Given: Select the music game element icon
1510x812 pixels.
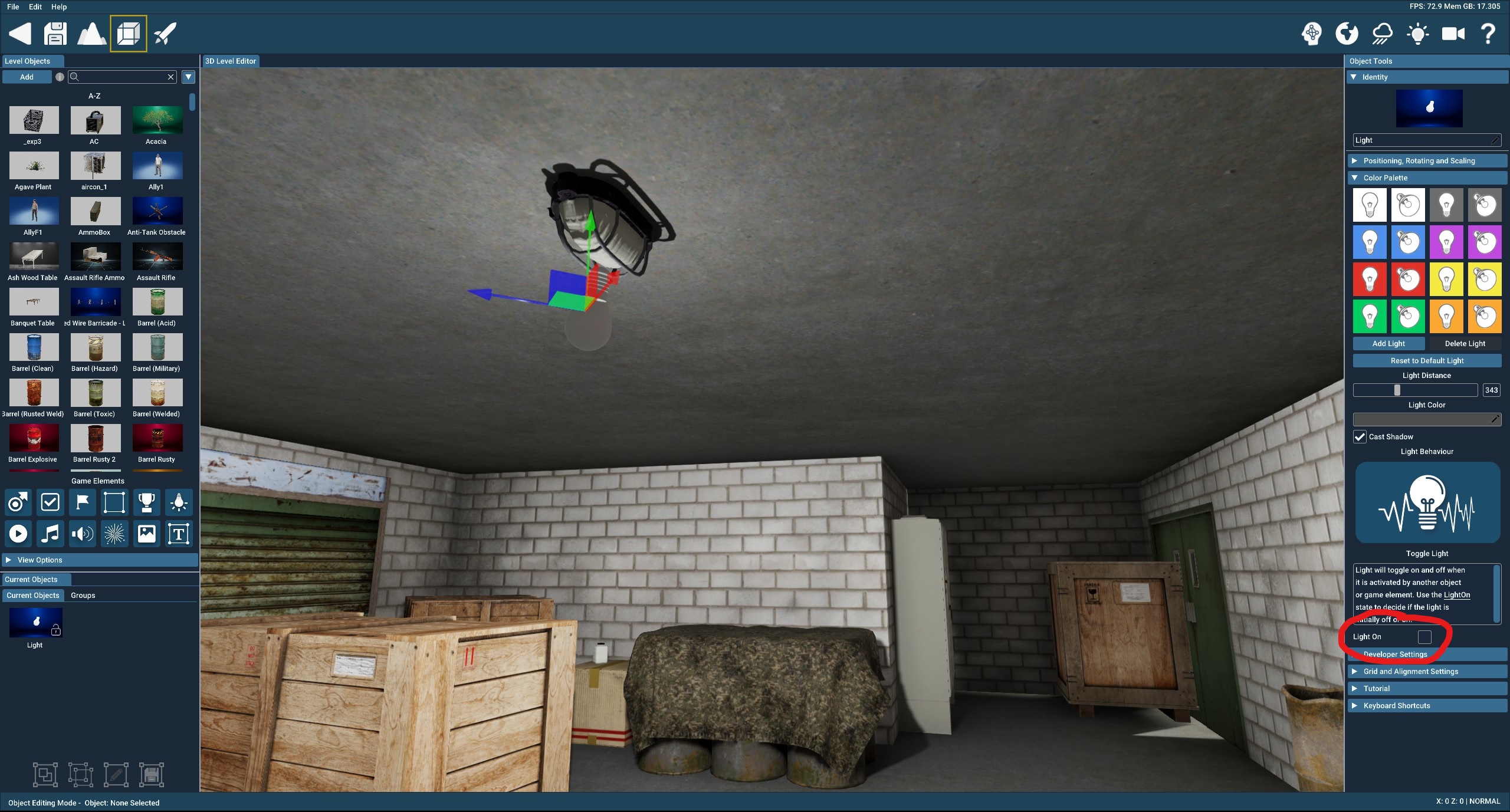Looking at the screenshot, I should coord(50,534).
